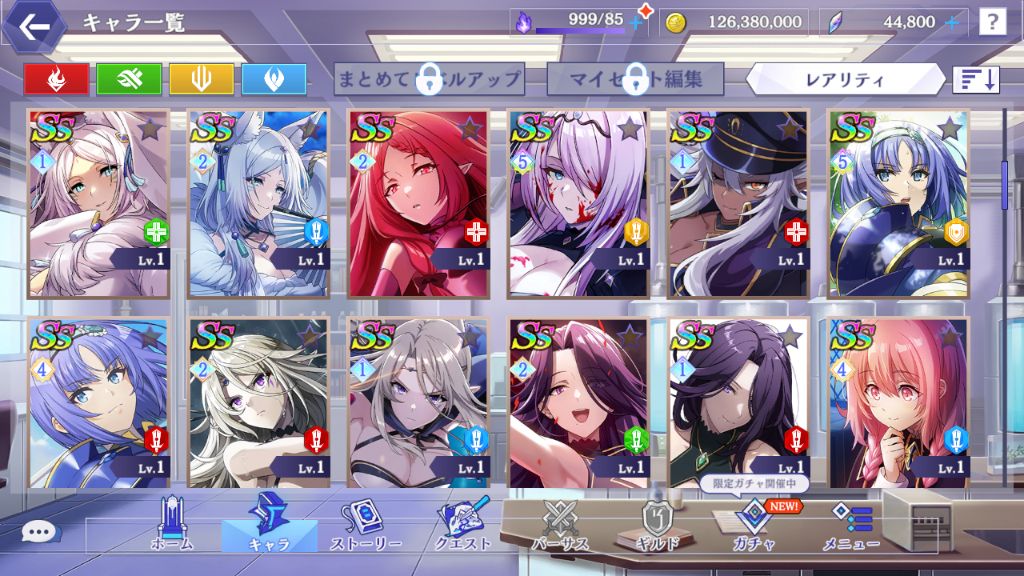Image resolution: width=1024 pixels, height=576 pixels.
Task: Open the locked bulk level-up button
Action: tap(430, 78)
